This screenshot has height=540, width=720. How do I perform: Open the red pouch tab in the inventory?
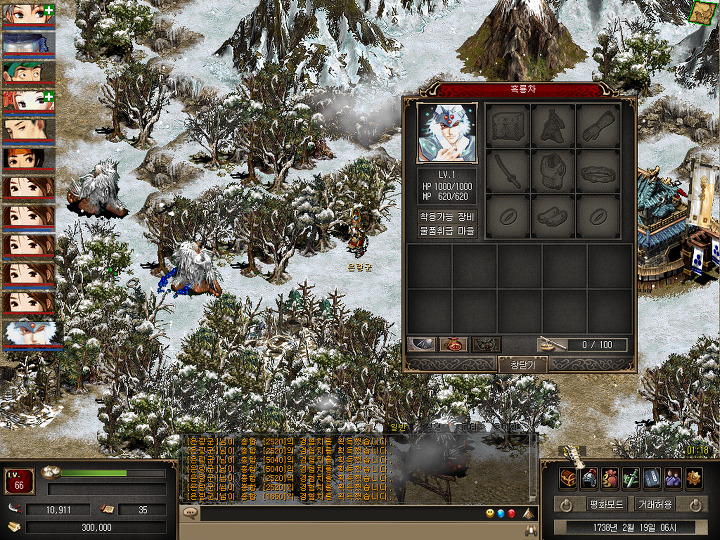tap(453, 345)
